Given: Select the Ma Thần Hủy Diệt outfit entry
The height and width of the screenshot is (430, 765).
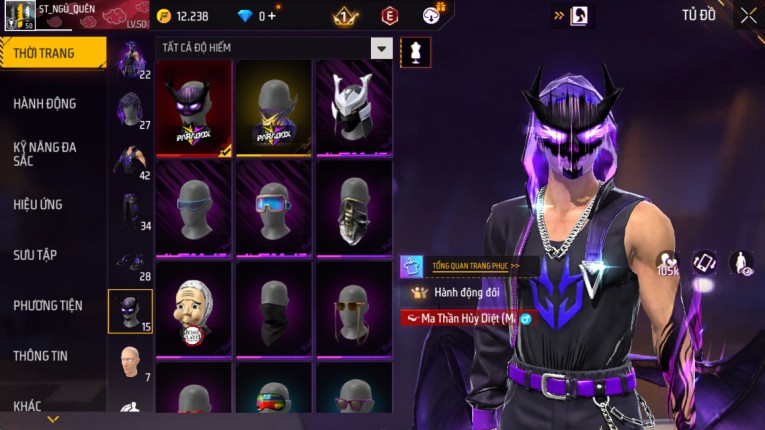Looking at the screenshot, I should pyautogui.click(x=466, y=318).
